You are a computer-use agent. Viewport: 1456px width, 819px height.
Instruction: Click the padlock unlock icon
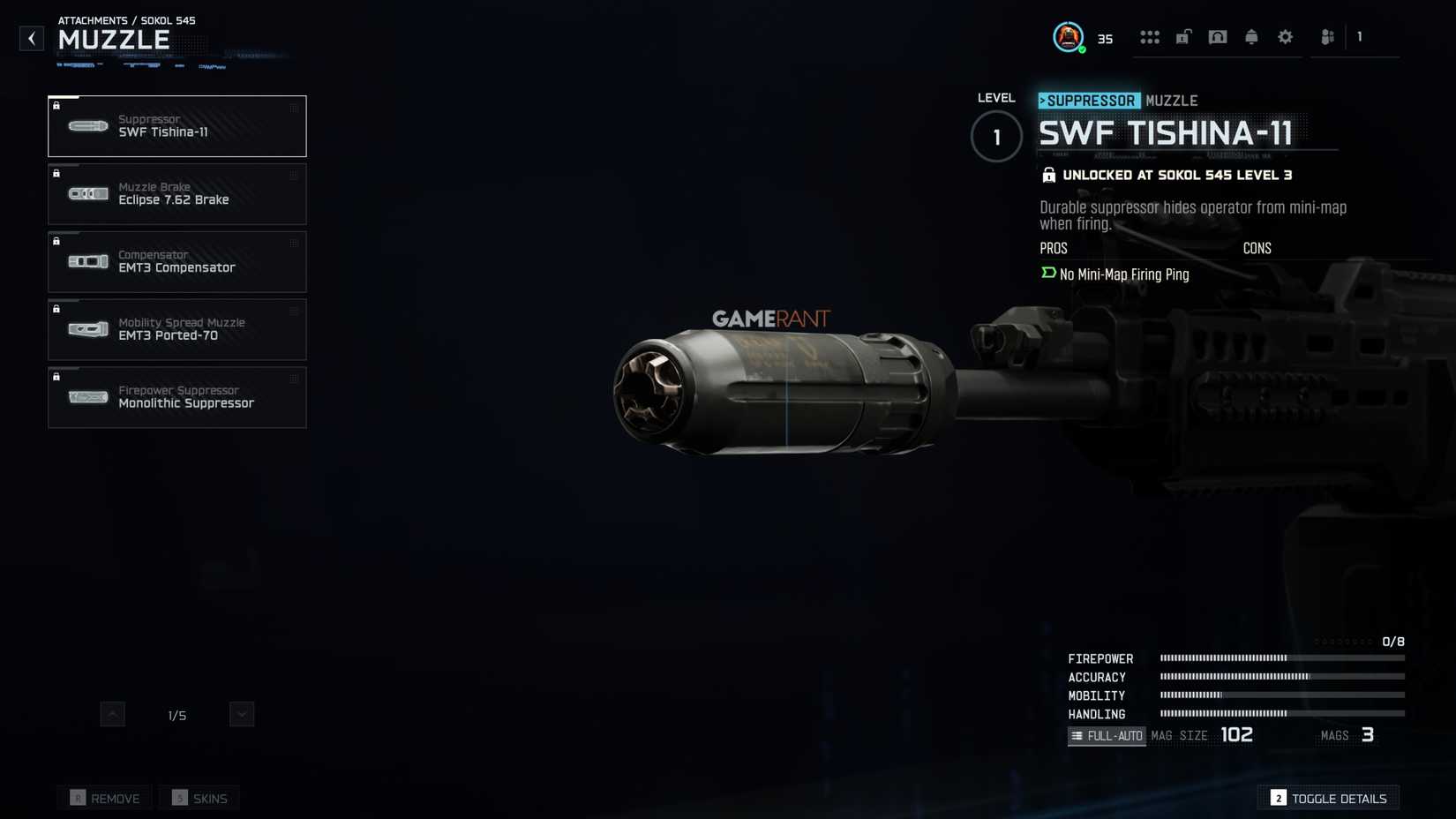[x=1183, y=37]
